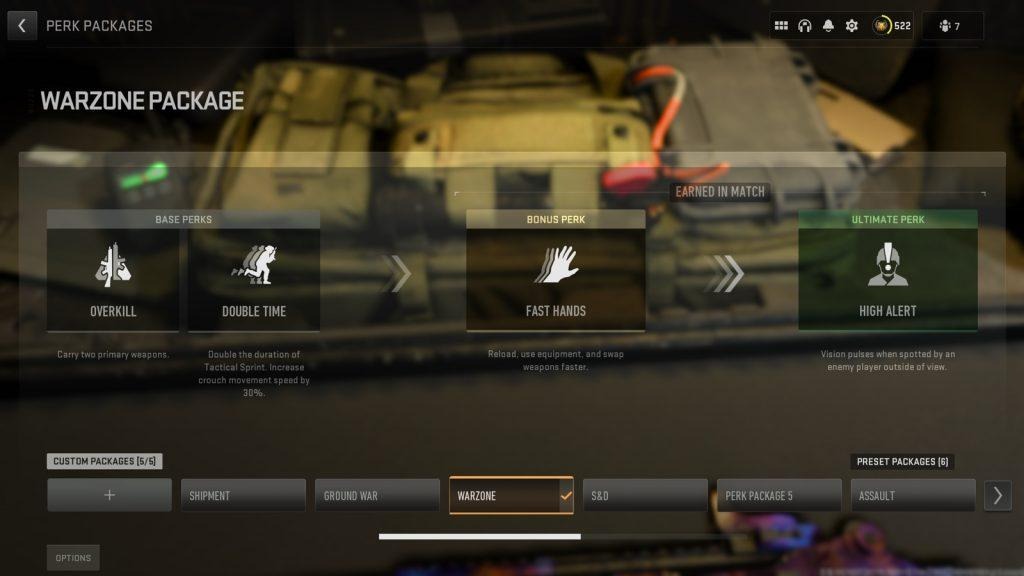Choose the High Alert ultimate perk
This screenshot has width=1024, height=576.
(x=887, y=279)
